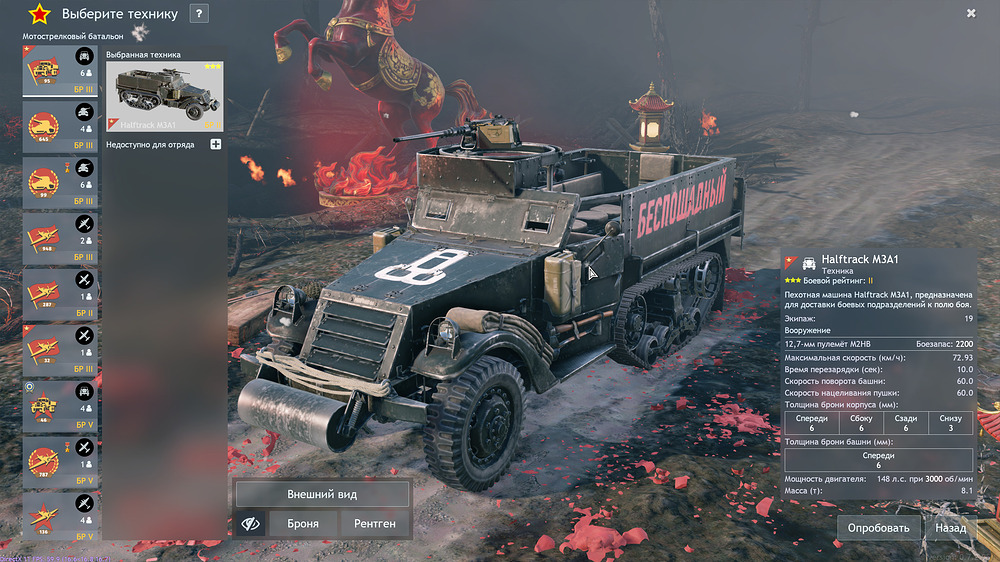
Task: Go back with the "Назад" button
Action: coord(950,528)
